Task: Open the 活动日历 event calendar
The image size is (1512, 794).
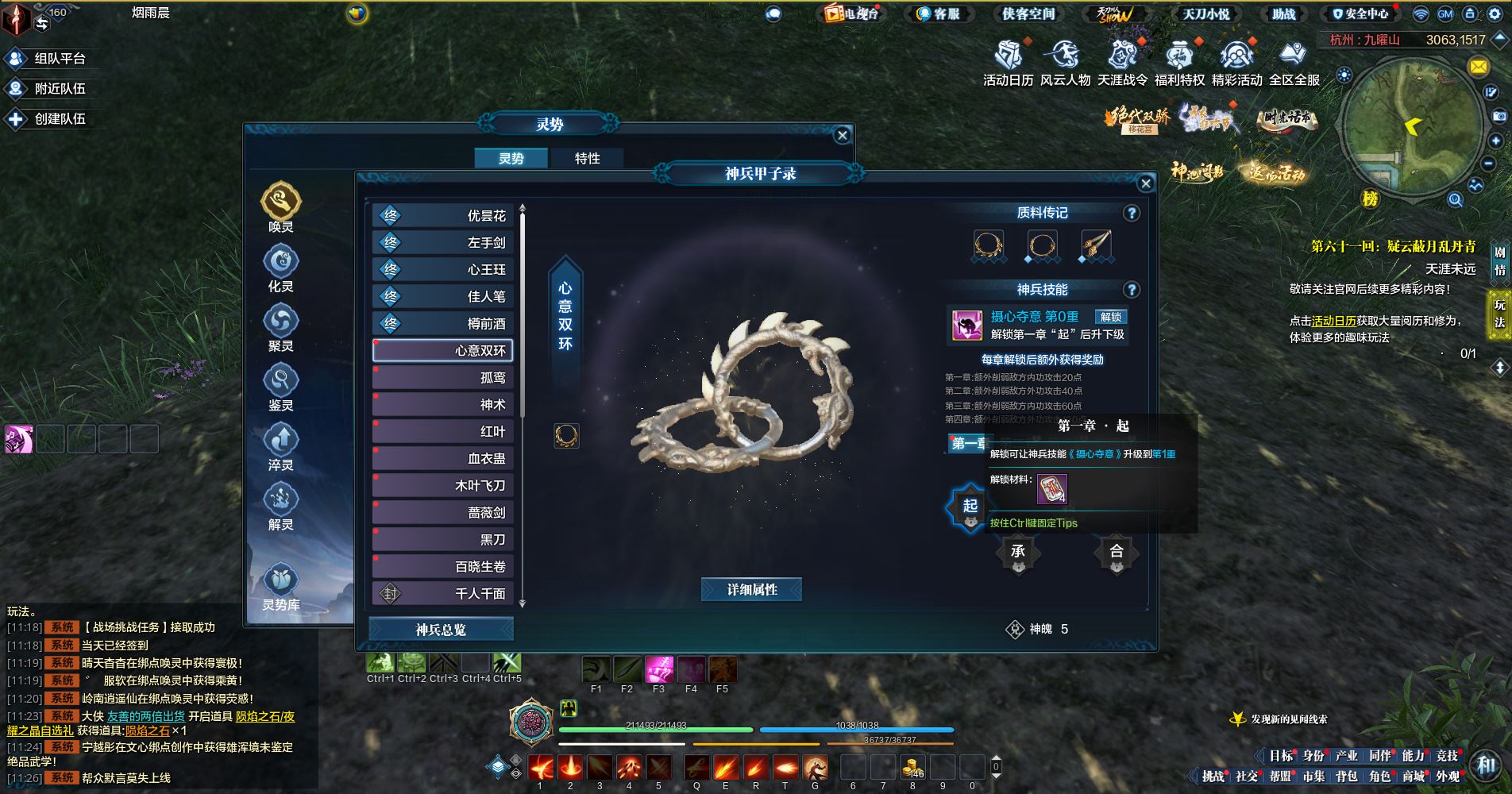Action: pos(1009,63)
